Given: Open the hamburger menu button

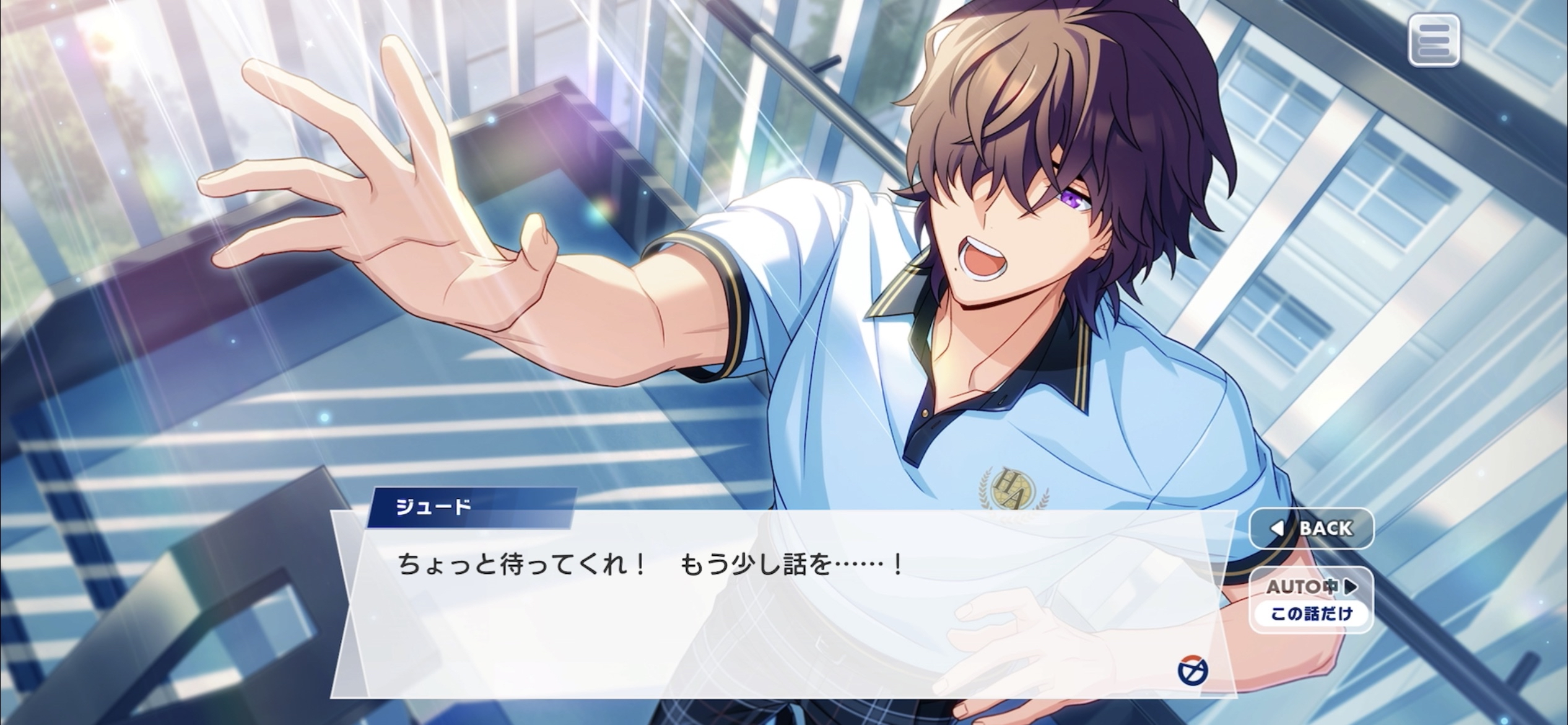Looking at the screenshot, I should click(1434, 40).
